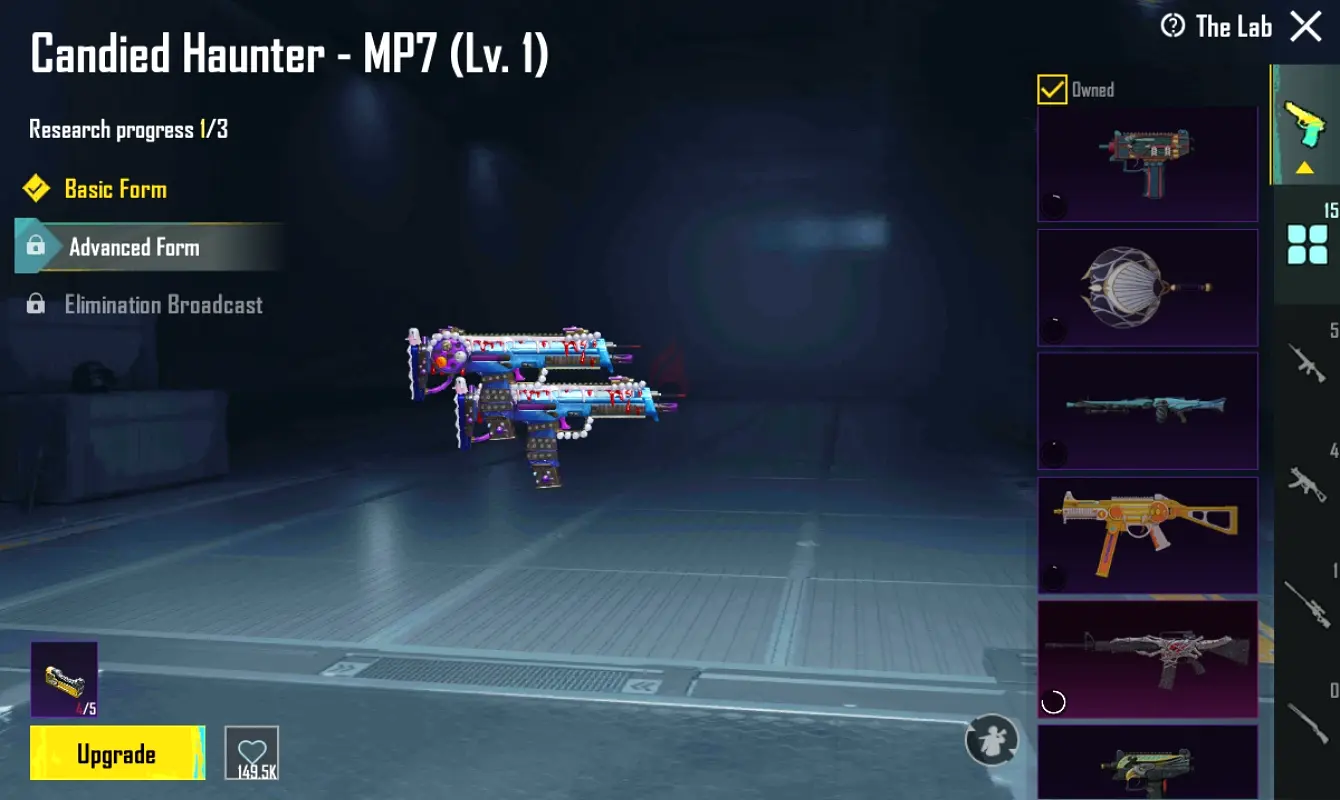Screen dimensions: 1340x800
Task: Like this skin with the heart button
Action: tap(252, 752)
